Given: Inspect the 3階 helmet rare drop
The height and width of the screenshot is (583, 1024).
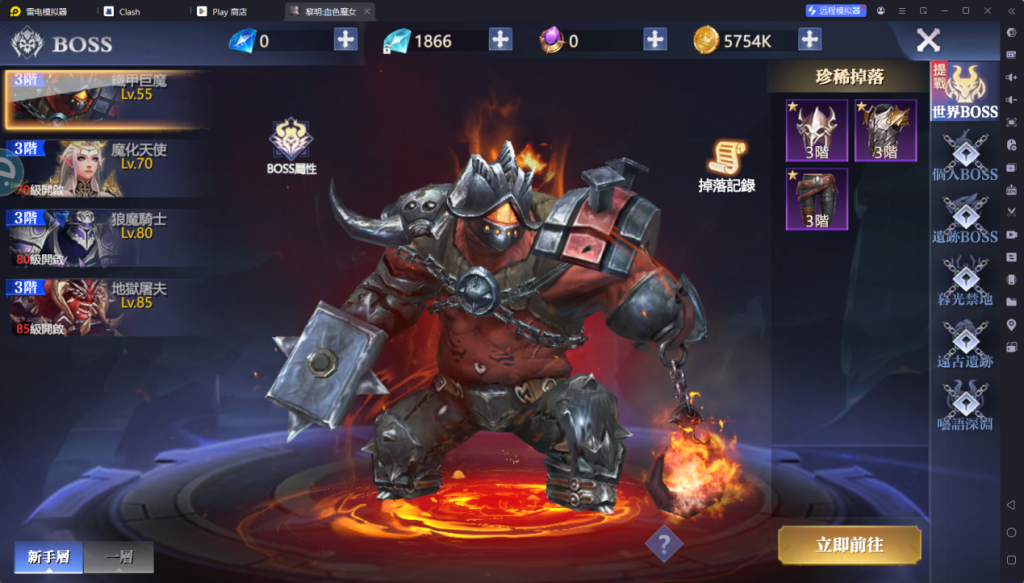Looking at the screenshot, I should click(x=817, y=130).
